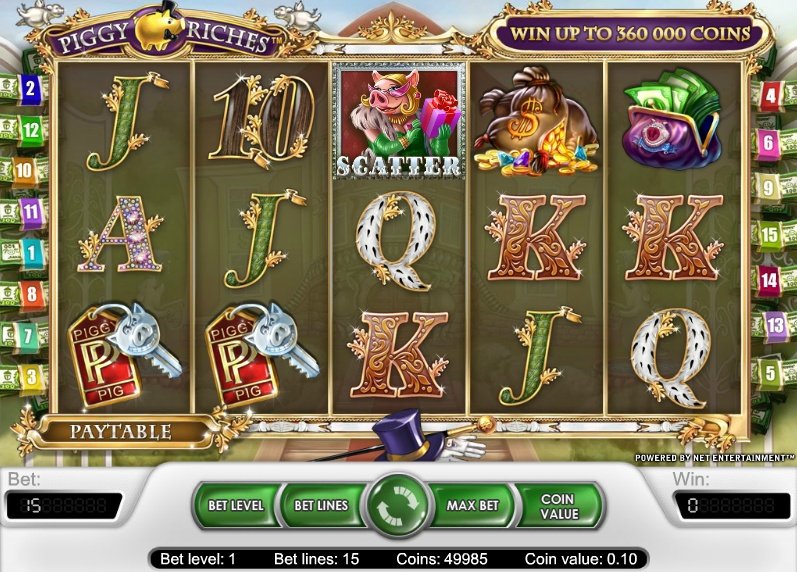Click bet line marker 1
The width and height of the screenshot is (797, 572).
coord(30,253)
